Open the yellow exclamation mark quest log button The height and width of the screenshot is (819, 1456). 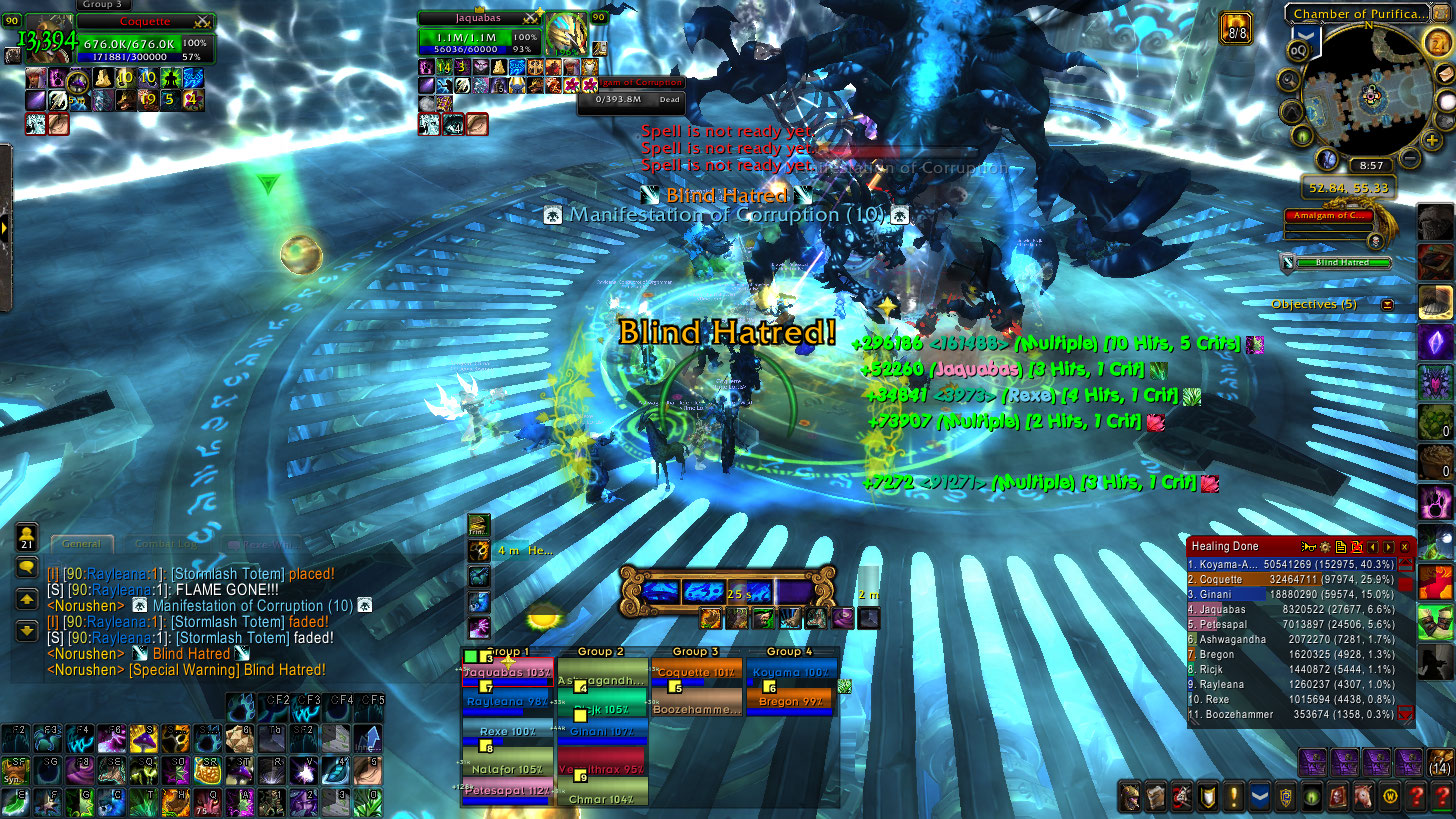pyautogui.click(x=1234, y=797)
